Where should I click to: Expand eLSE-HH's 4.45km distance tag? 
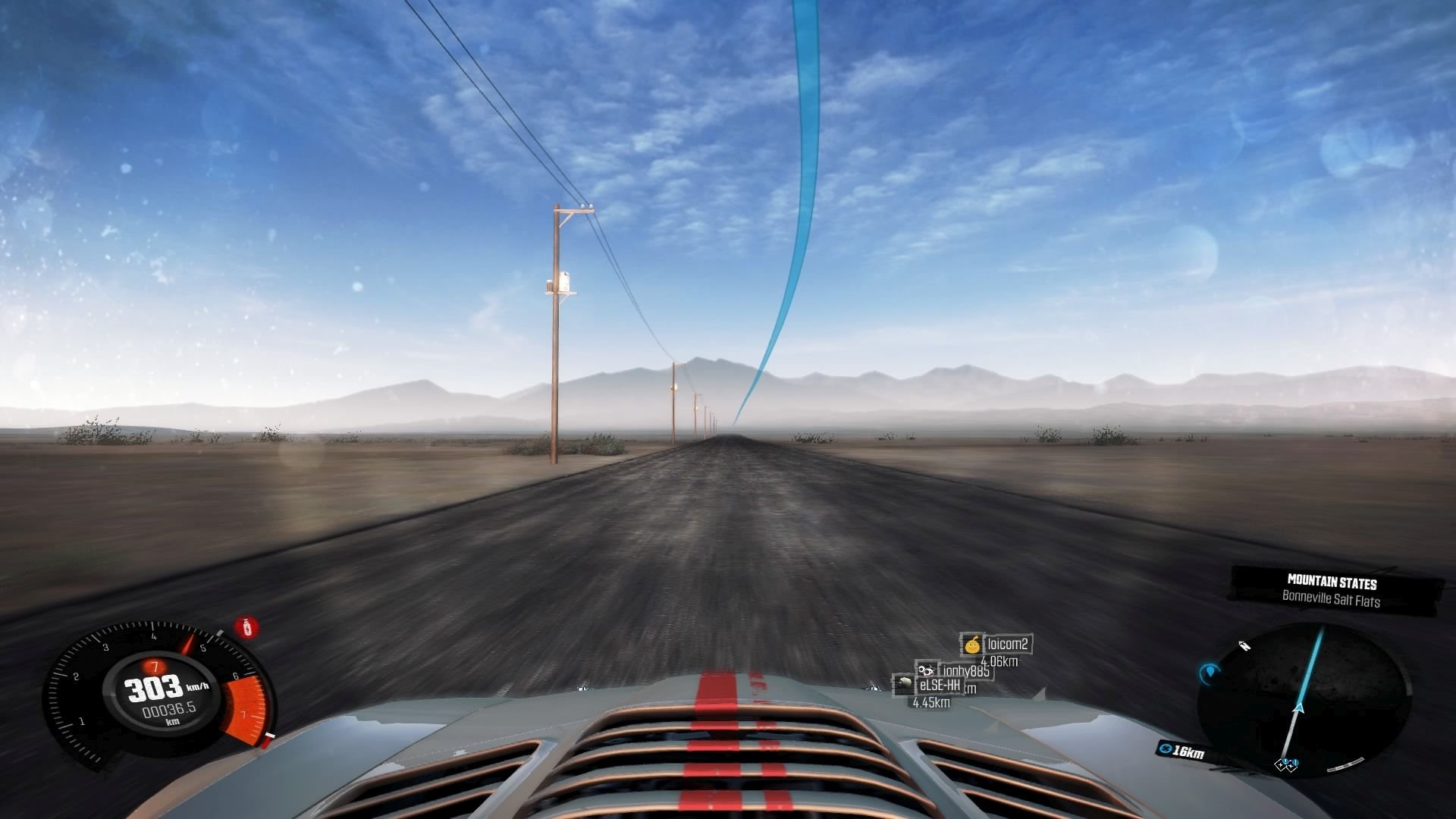tap(931, 703)
